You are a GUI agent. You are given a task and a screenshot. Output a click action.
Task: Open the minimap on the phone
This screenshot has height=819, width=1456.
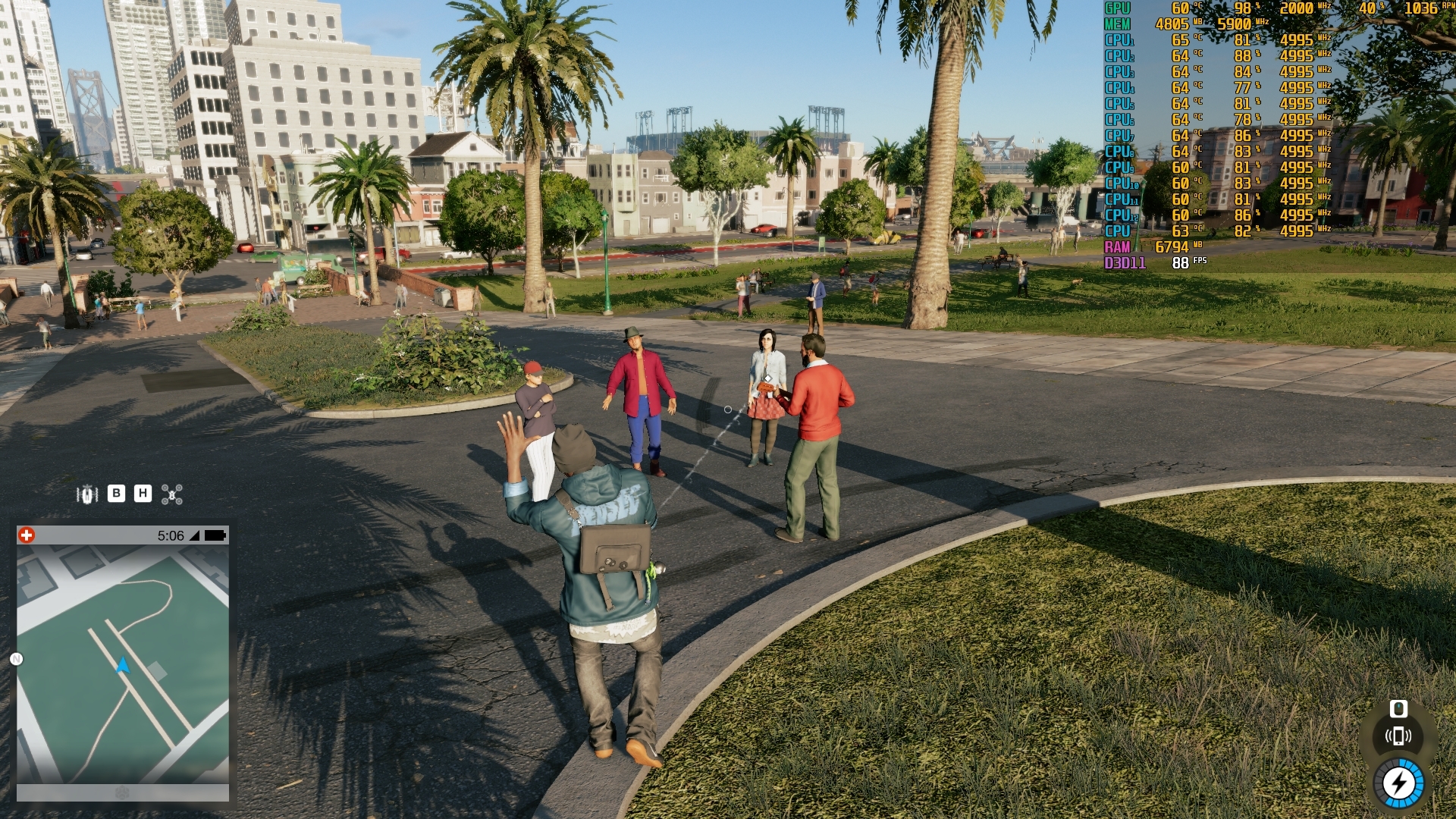pos(123,664)
